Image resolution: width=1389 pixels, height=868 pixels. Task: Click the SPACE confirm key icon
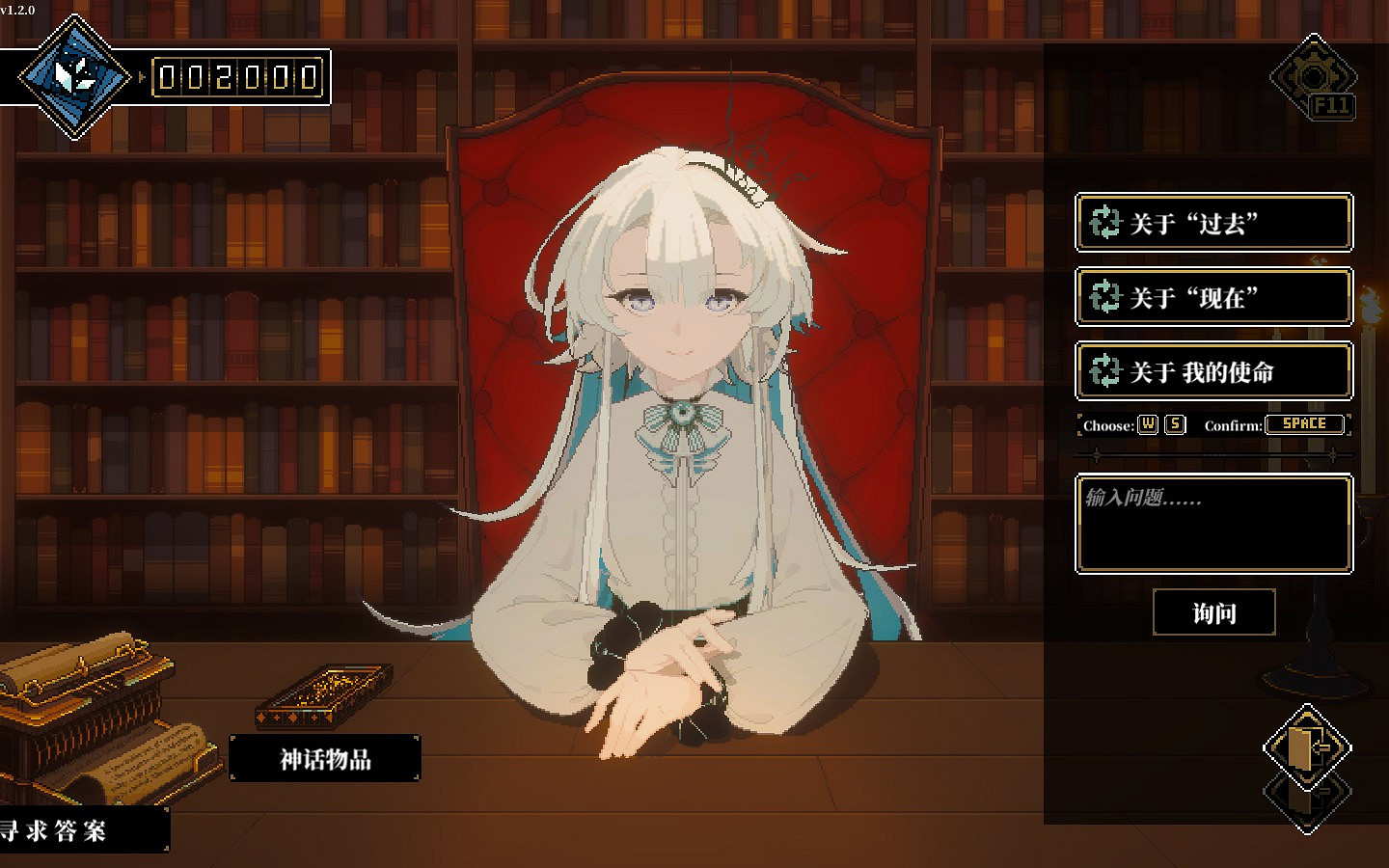point(1306,424)
